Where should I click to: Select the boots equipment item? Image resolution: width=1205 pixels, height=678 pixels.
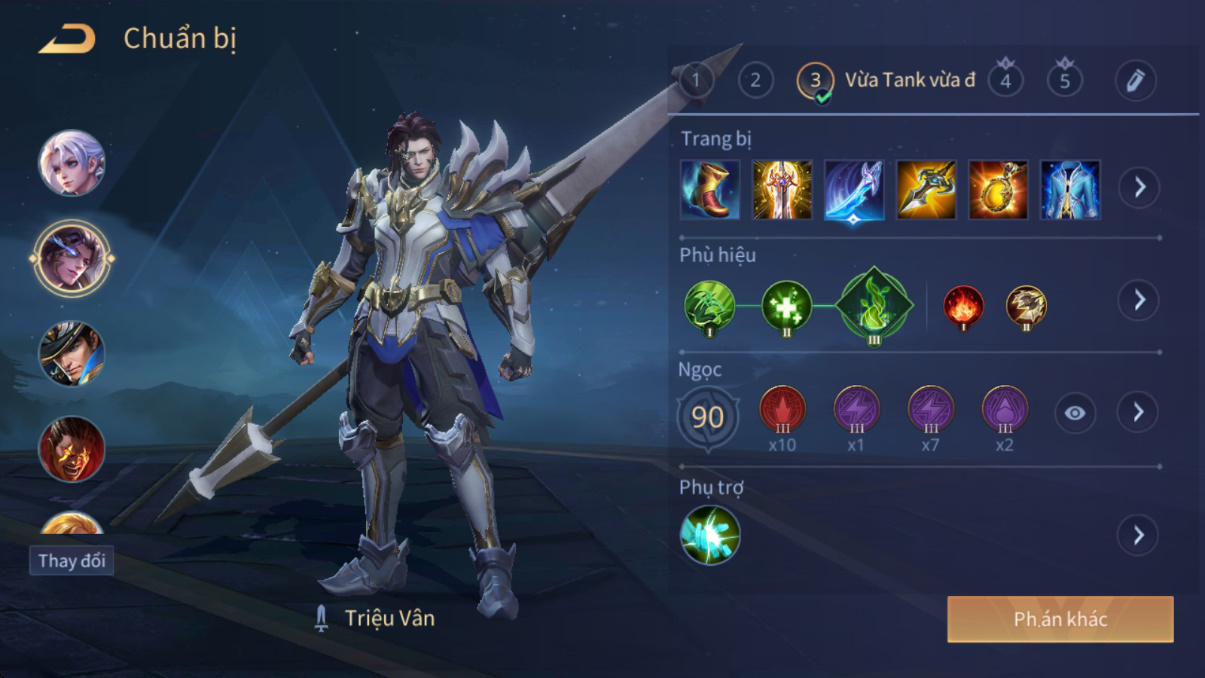710,189
